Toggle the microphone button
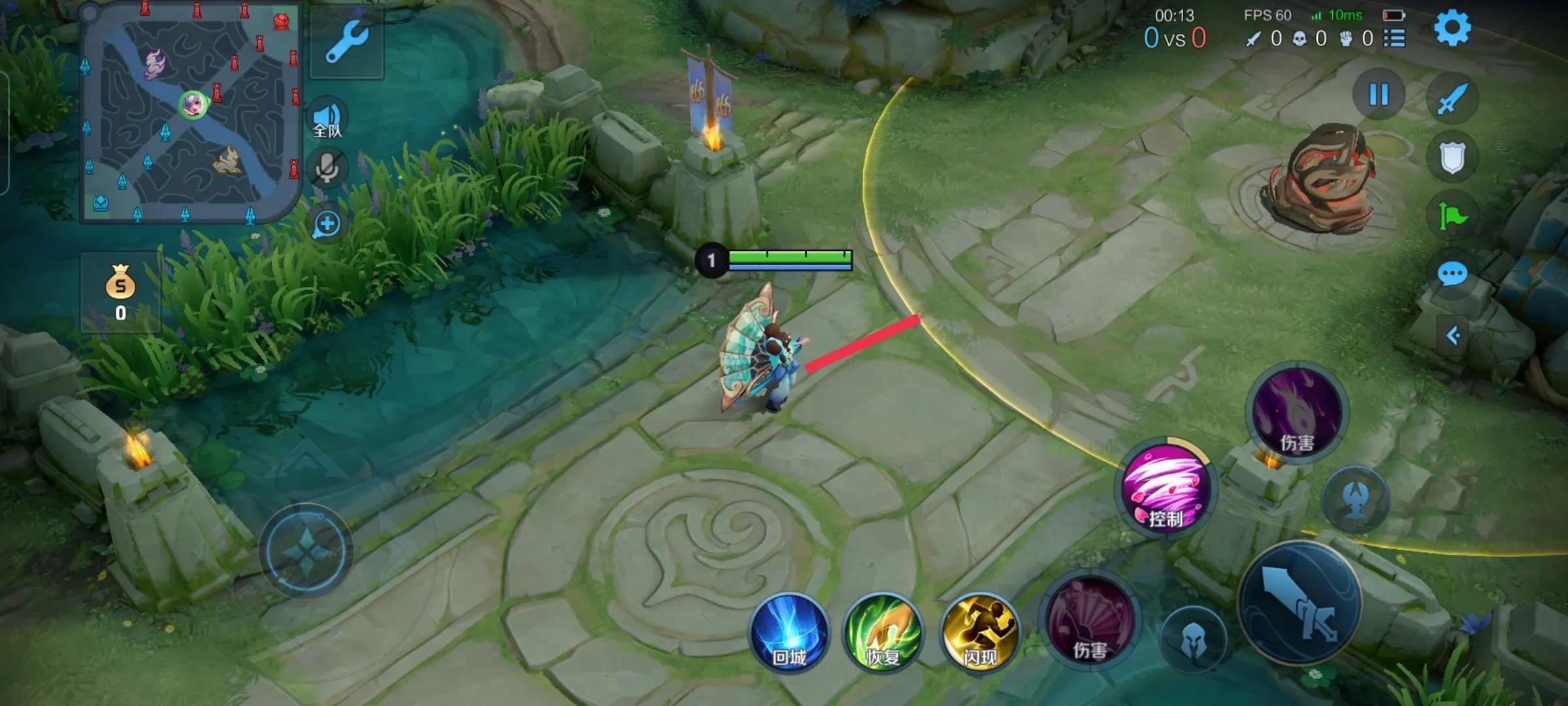1568x706 pixels. pyautogui.click(x=327, y=168)
